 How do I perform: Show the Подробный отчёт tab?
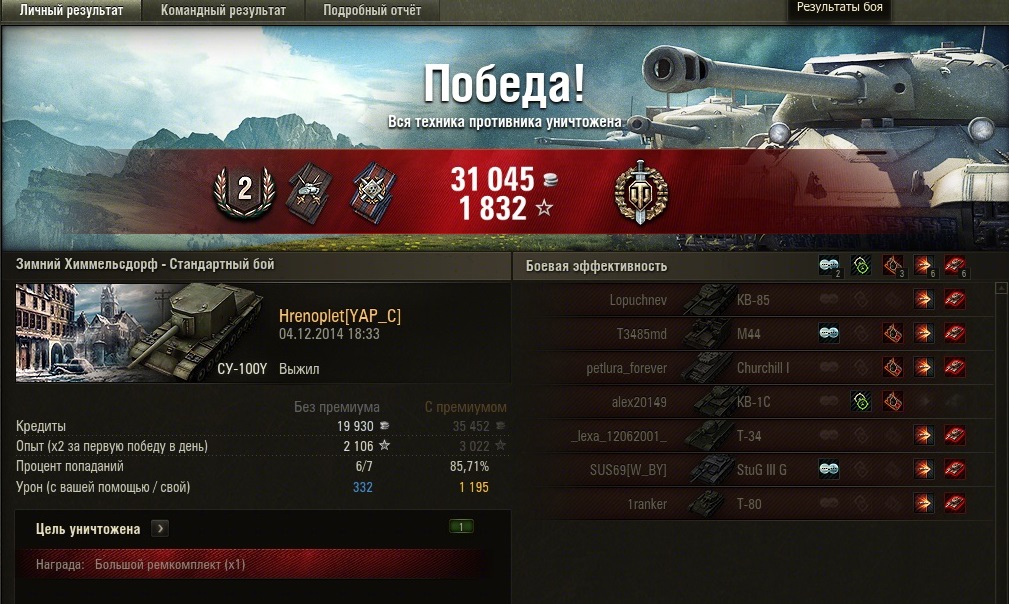tap(372, 11)
